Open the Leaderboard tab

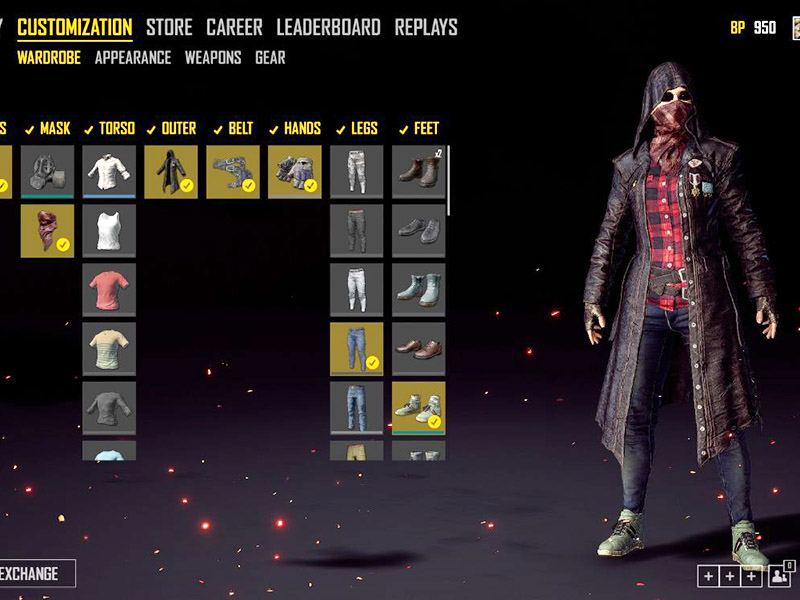[328, 27]
